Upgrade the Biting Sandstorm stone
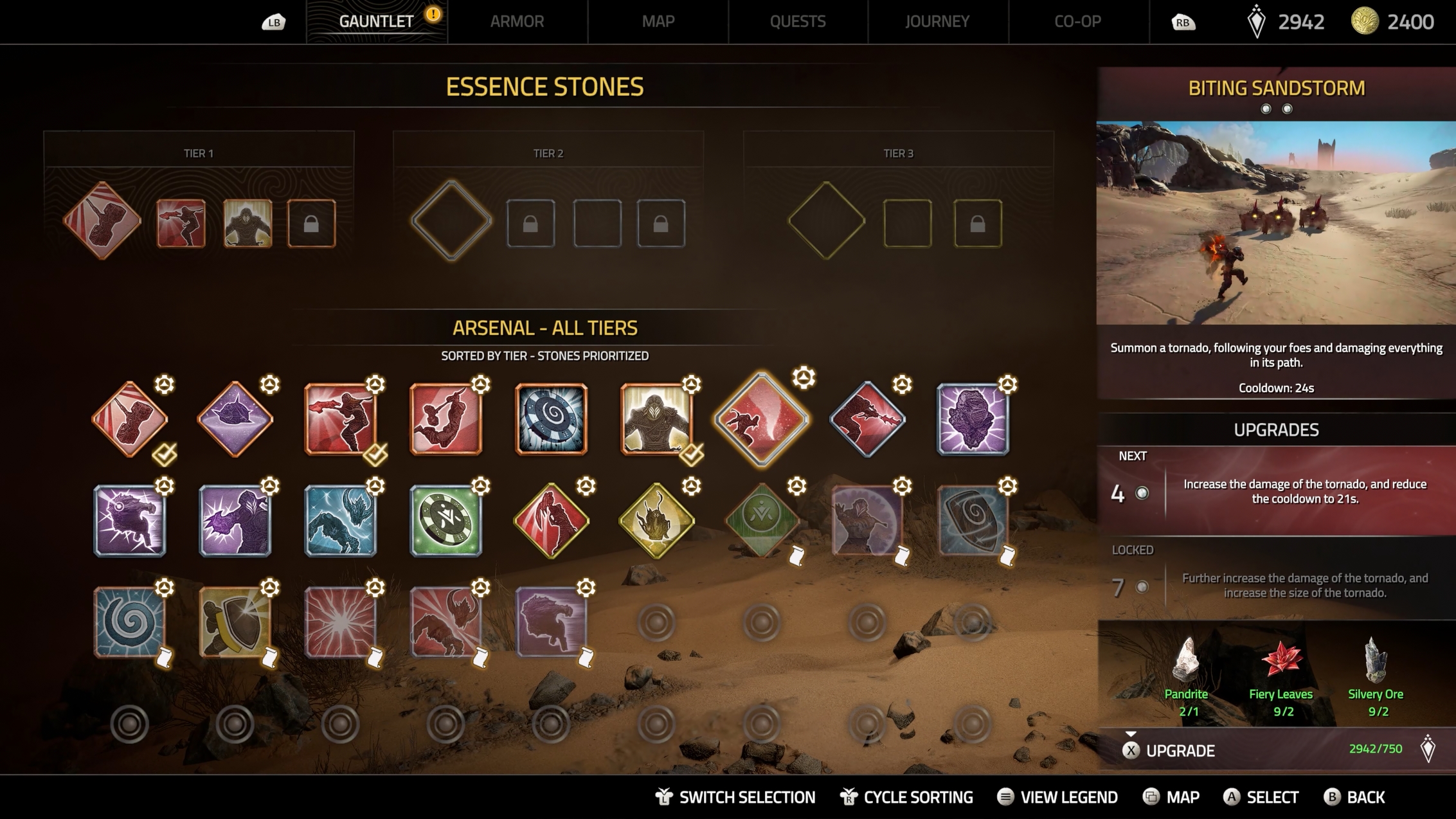 1180,750
